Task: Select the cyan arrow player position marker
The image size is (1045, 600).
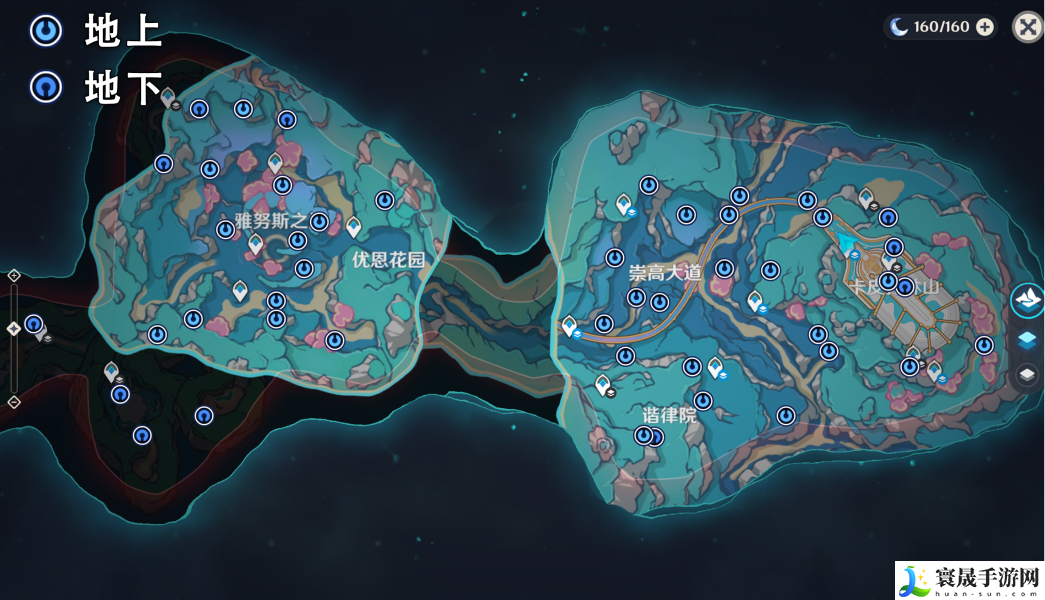Action: click(x=849, y=240)
